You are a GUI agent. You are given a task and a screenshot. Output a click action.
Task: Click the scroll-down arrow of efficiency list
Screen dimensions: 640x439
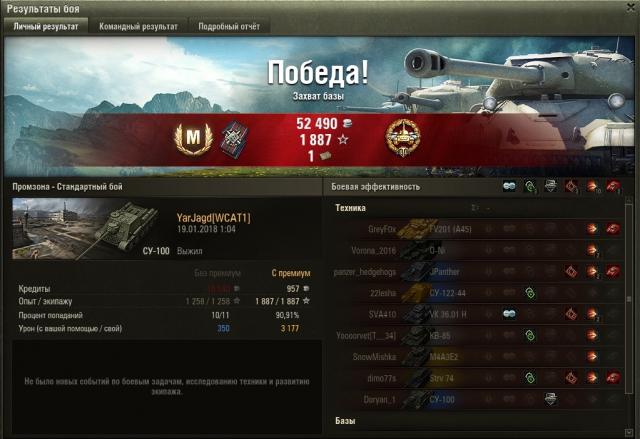(629, 431)
